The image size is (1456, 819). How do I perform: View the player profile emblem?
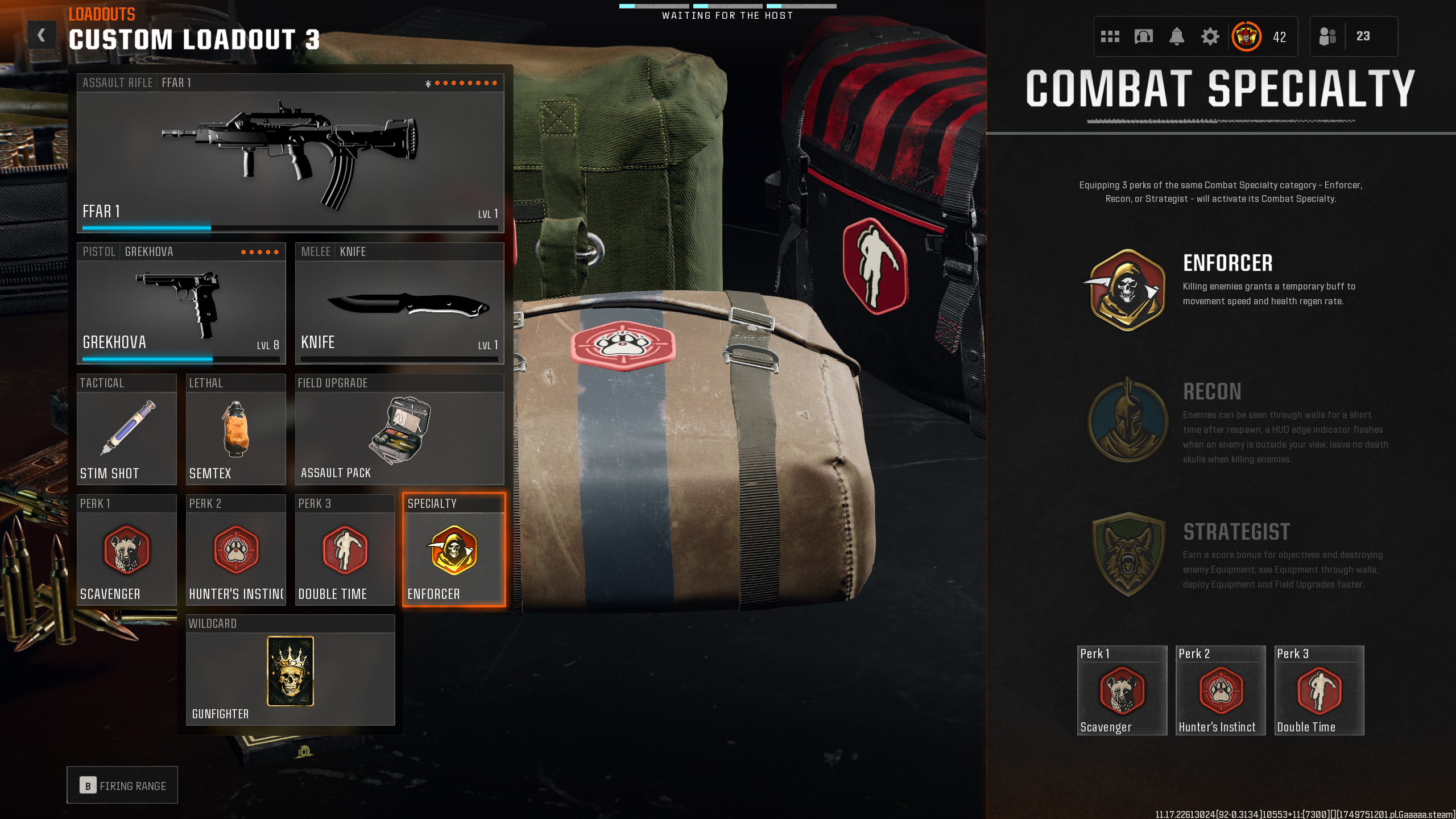click(1246, 37)
